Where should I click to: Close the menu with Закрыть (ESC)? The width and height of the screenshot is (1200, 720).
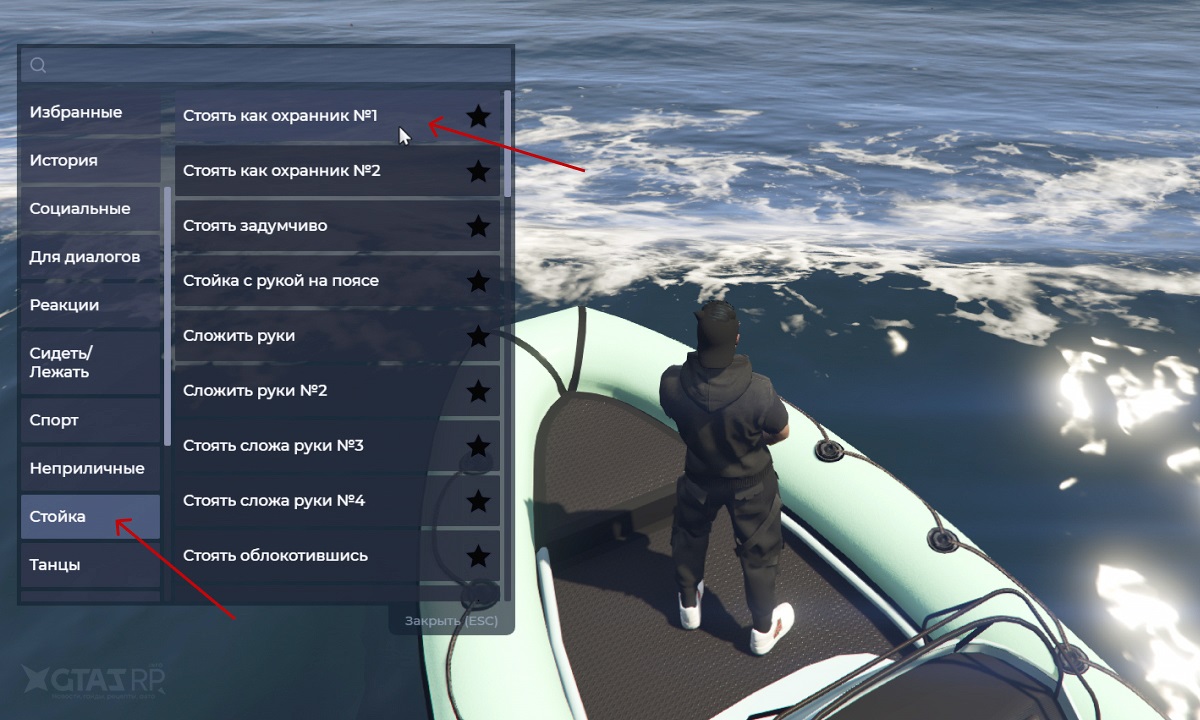450,621
